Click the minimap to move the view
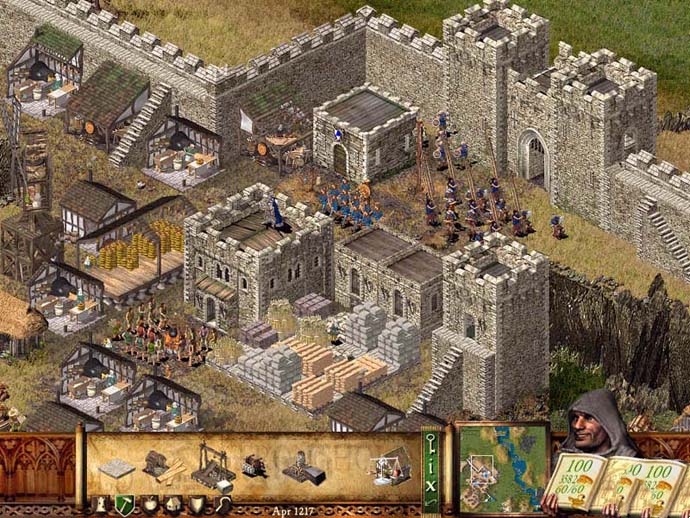Image resolution: width=690 pixels, height=518 pixels. pos(503,464)
